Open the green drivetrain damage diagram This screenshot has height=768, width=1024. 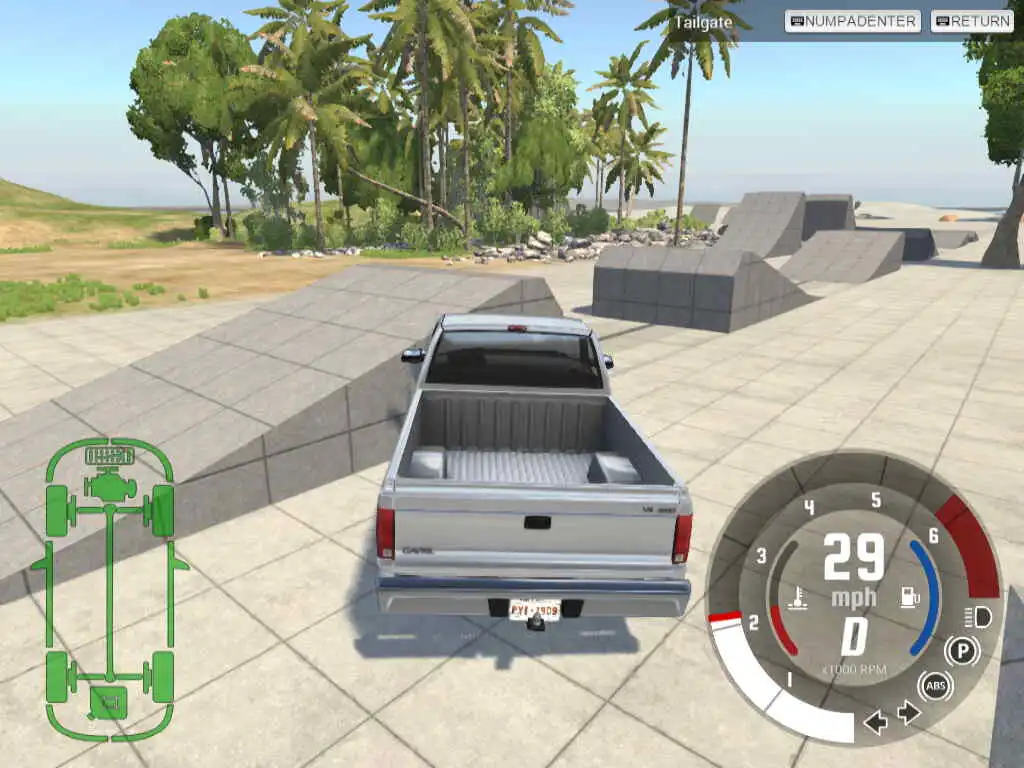click(x=109, y=588)
